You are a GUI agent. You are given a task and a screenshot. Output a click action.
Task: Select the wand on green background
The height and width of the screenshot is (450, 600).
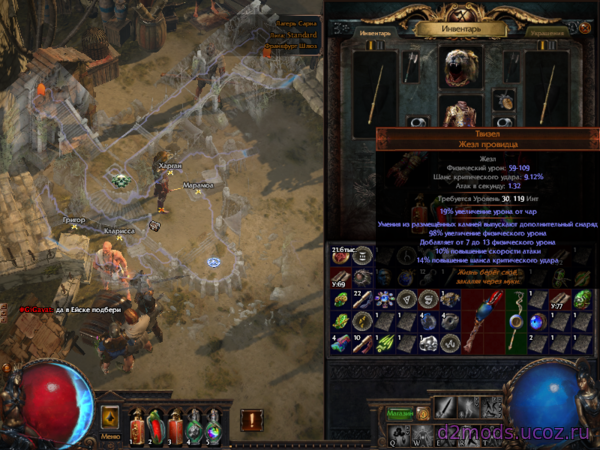pyautogui.click(x=516, y=309)
